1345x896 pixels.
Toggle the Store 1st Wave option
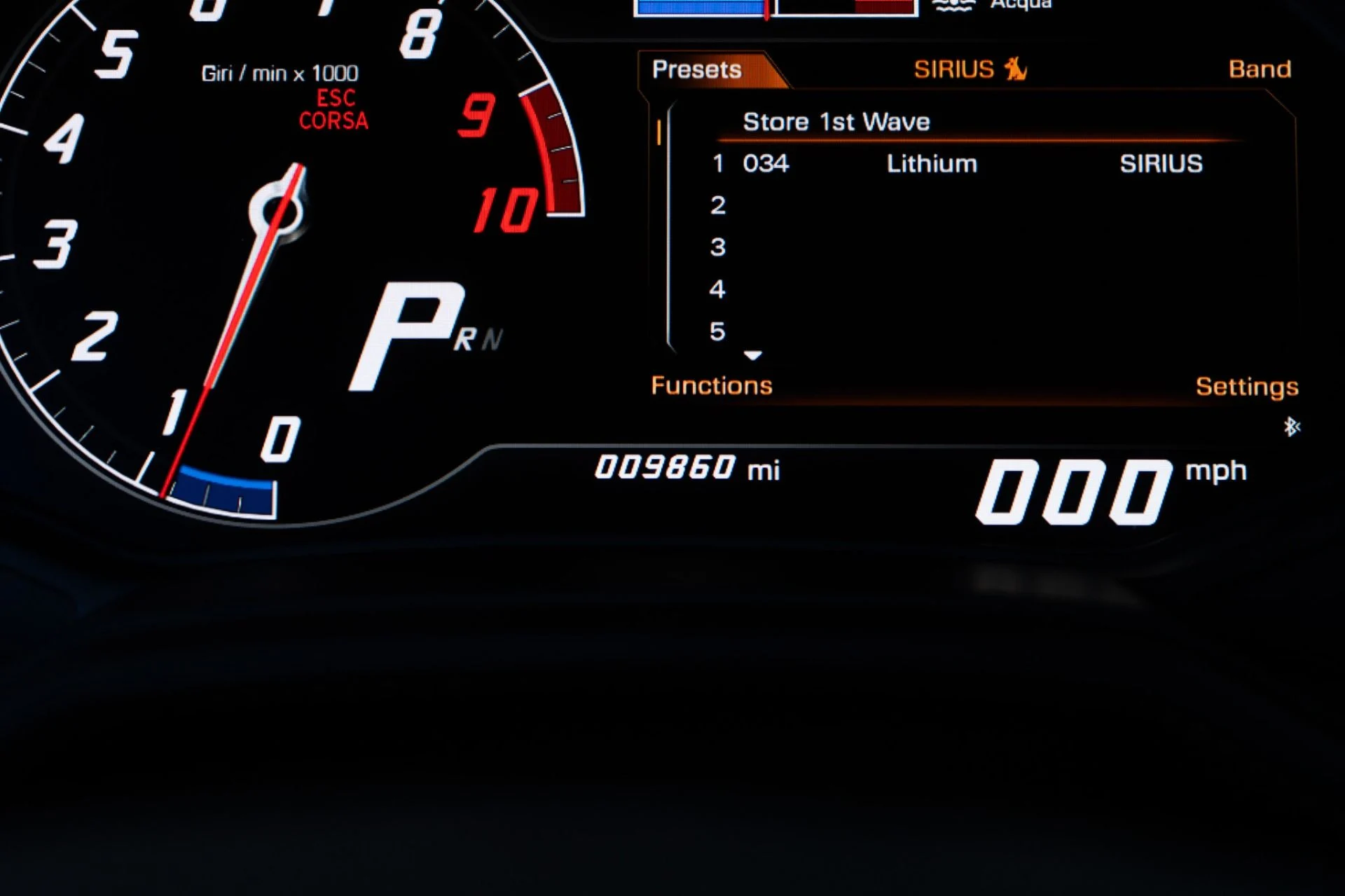(x=836, y=122)
